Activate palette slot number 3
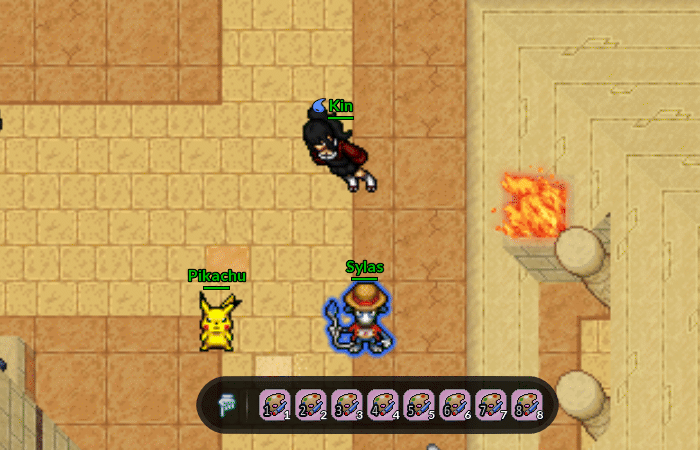The image size is (700, 450). tap(346, 405)
